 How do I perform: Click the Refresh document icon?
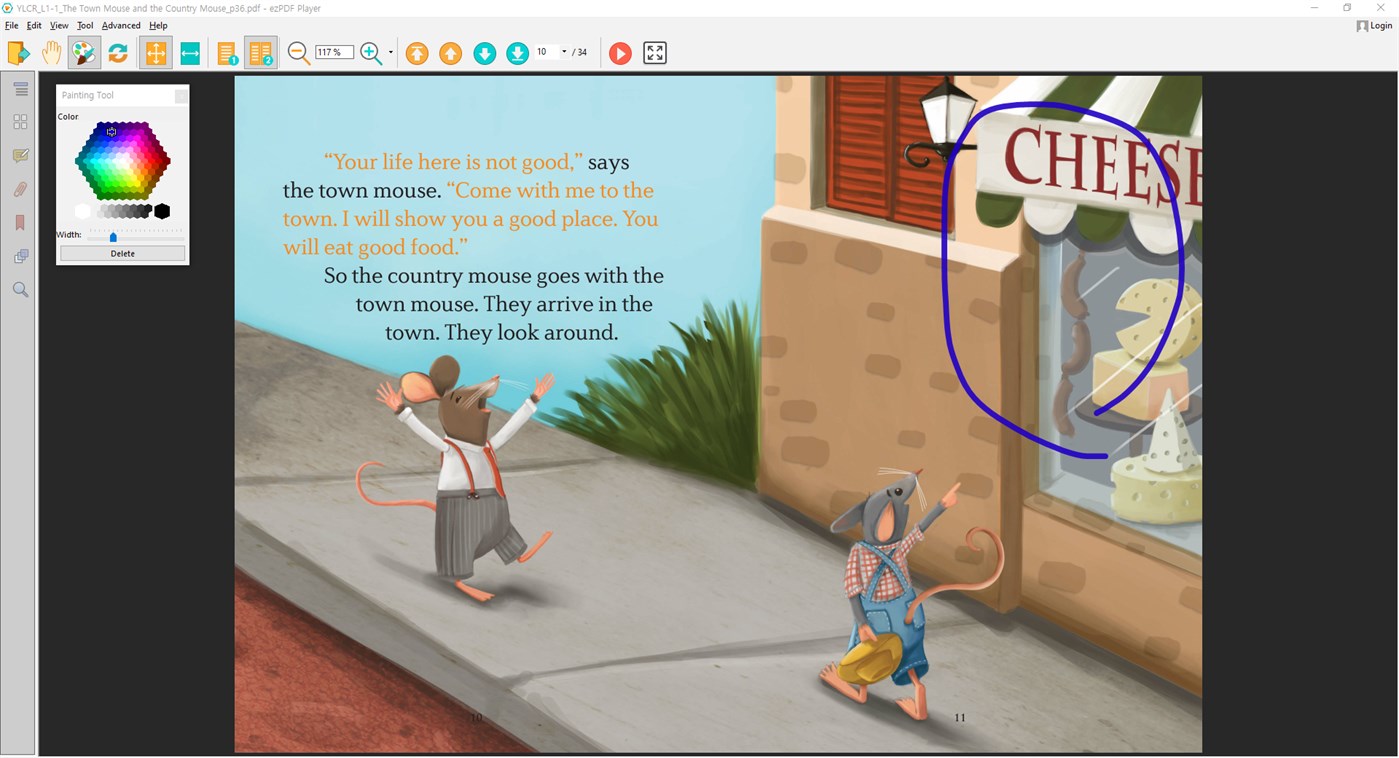tap(118, 52)
